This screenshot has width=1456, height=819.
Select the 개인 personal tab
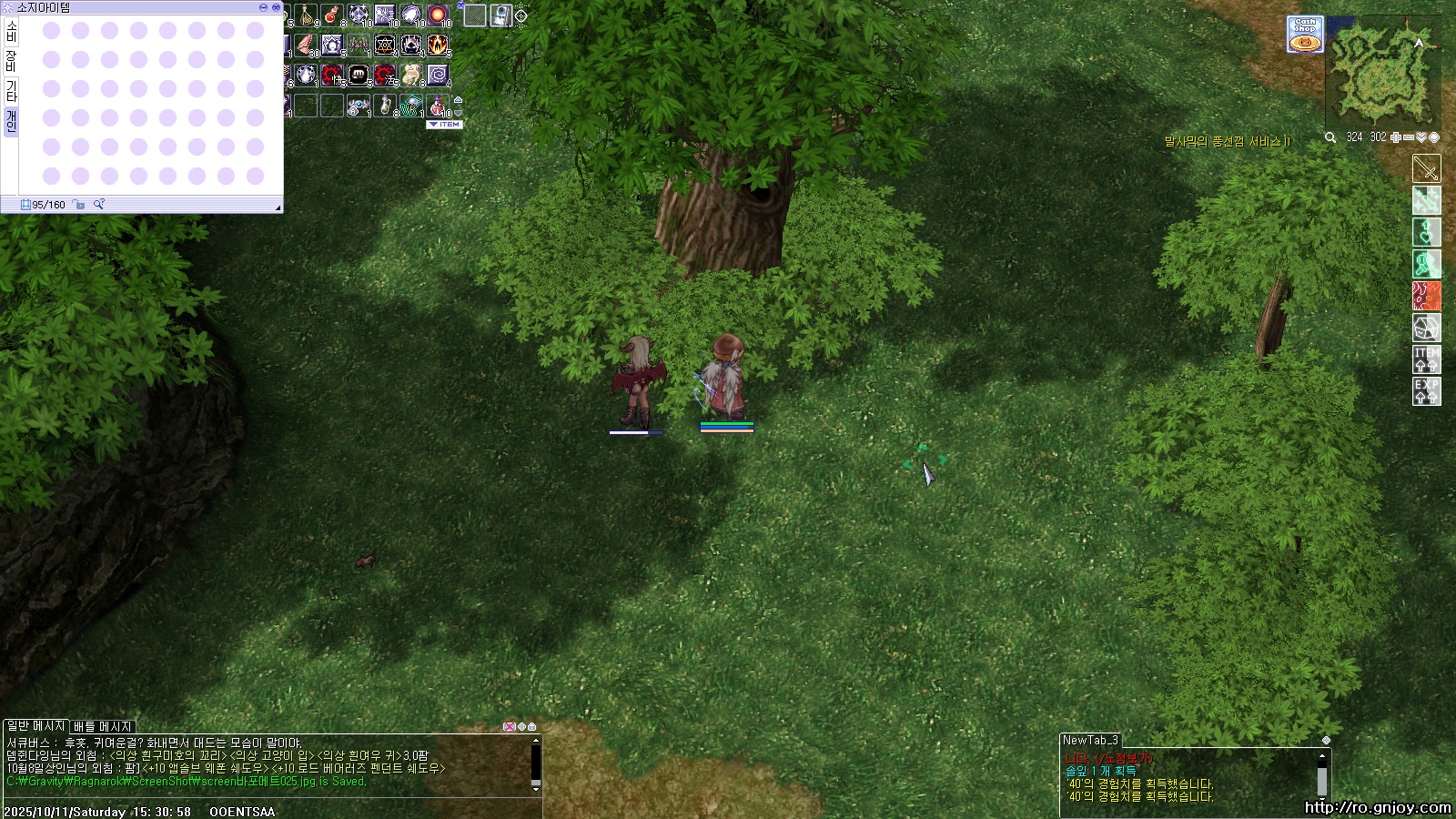(11, 120)
